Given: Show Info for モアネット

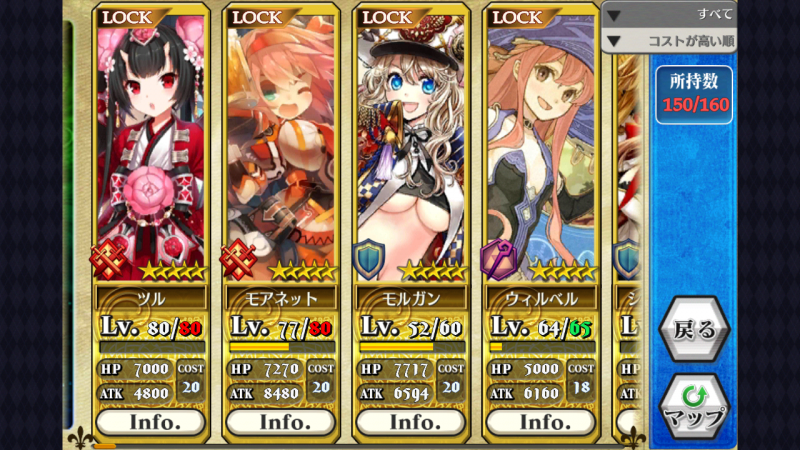Looking at the screenshot, I should click(x=281, y=422).
